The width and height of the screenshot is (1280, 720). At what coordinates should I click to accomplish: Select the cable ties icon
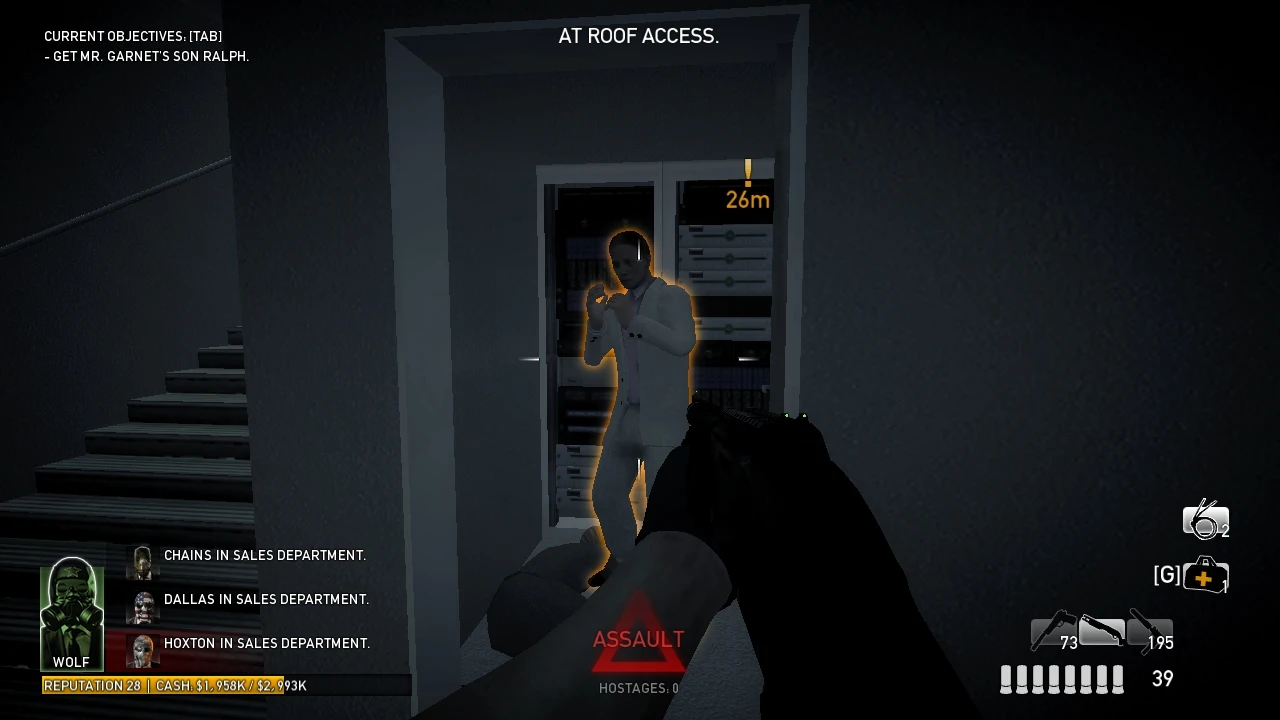pos(1205,519)
